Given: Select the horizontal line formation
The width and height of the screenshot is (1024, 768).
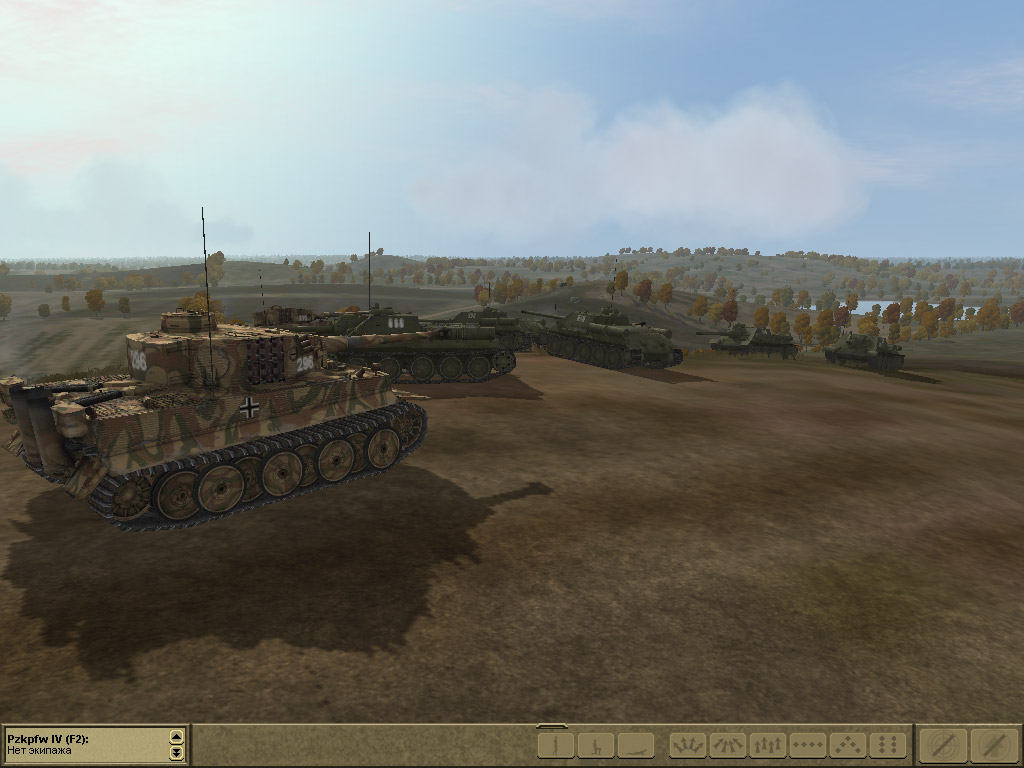Looking at the screenshot, I should coord(808,745).
